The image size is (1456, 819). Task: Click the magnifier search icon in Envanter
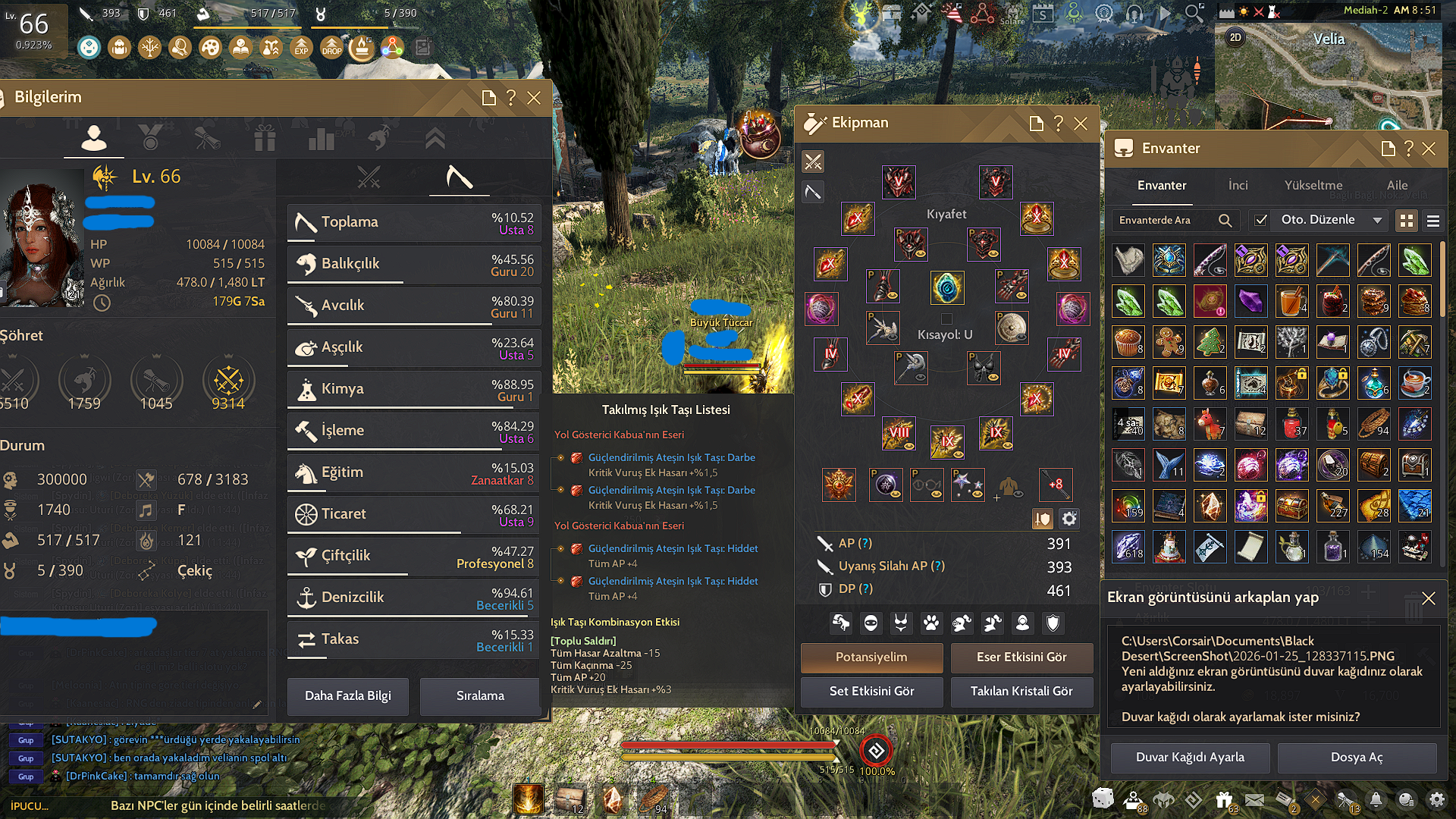click(1225, 220)
